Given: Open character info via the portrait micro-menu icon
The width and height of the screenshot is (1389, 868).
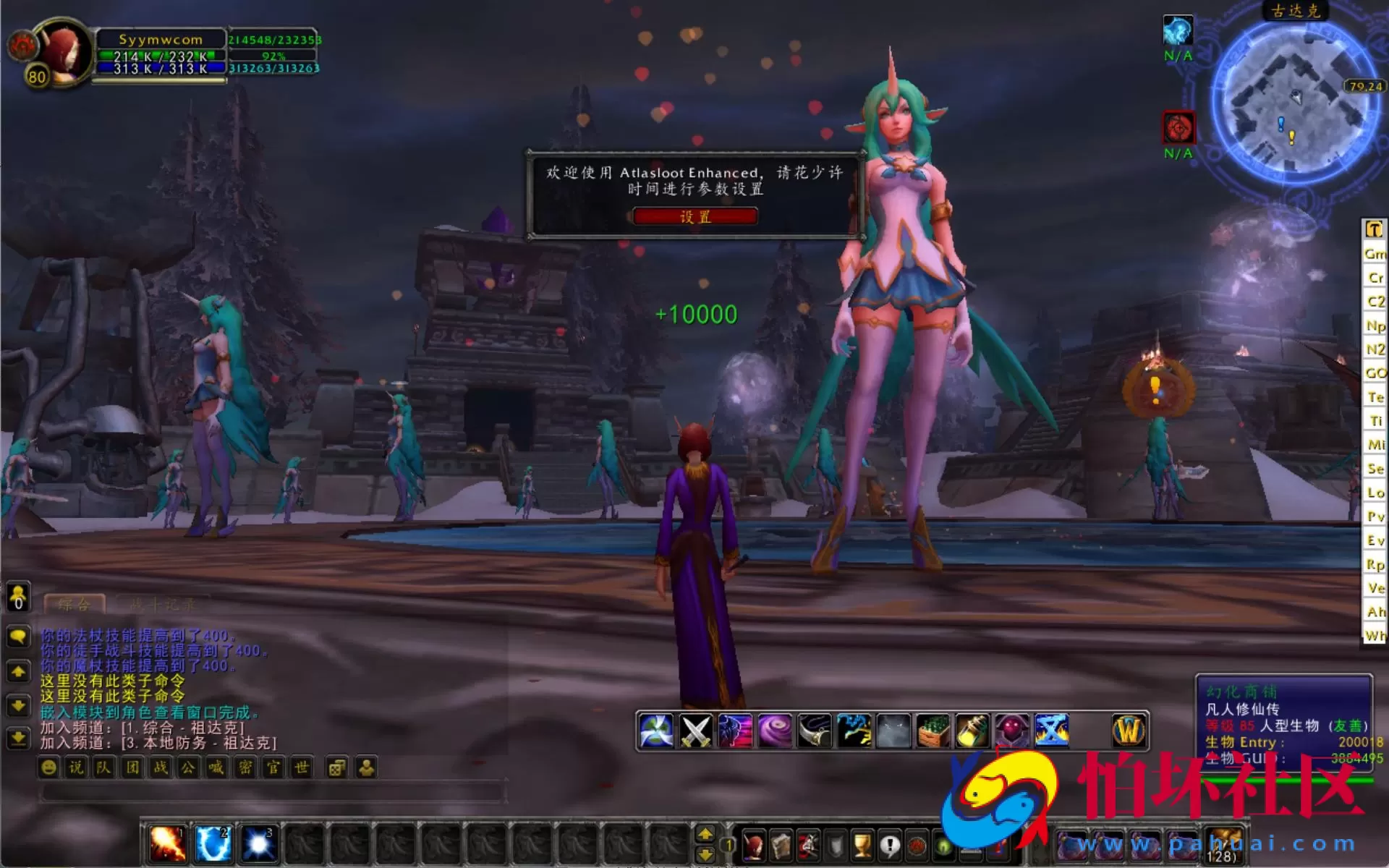Looking at the screenshot, I should pos(755,845).
